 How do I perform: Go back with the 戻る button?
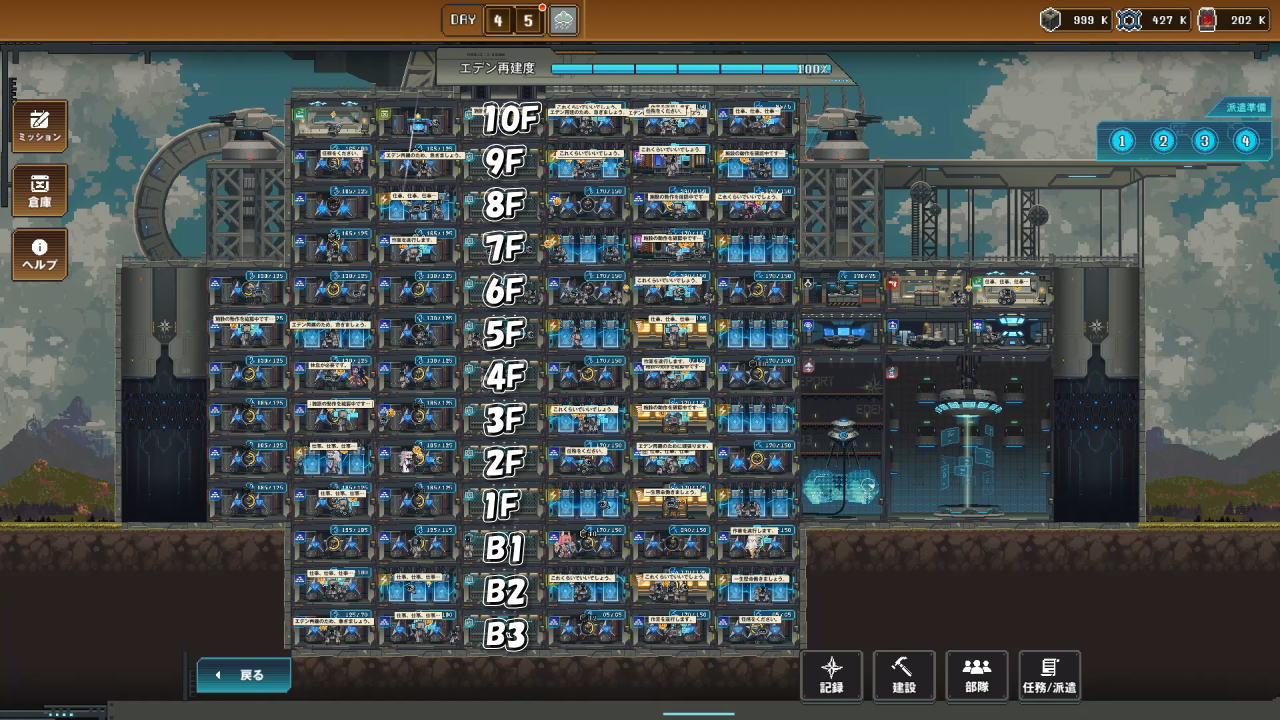point(244,675)
